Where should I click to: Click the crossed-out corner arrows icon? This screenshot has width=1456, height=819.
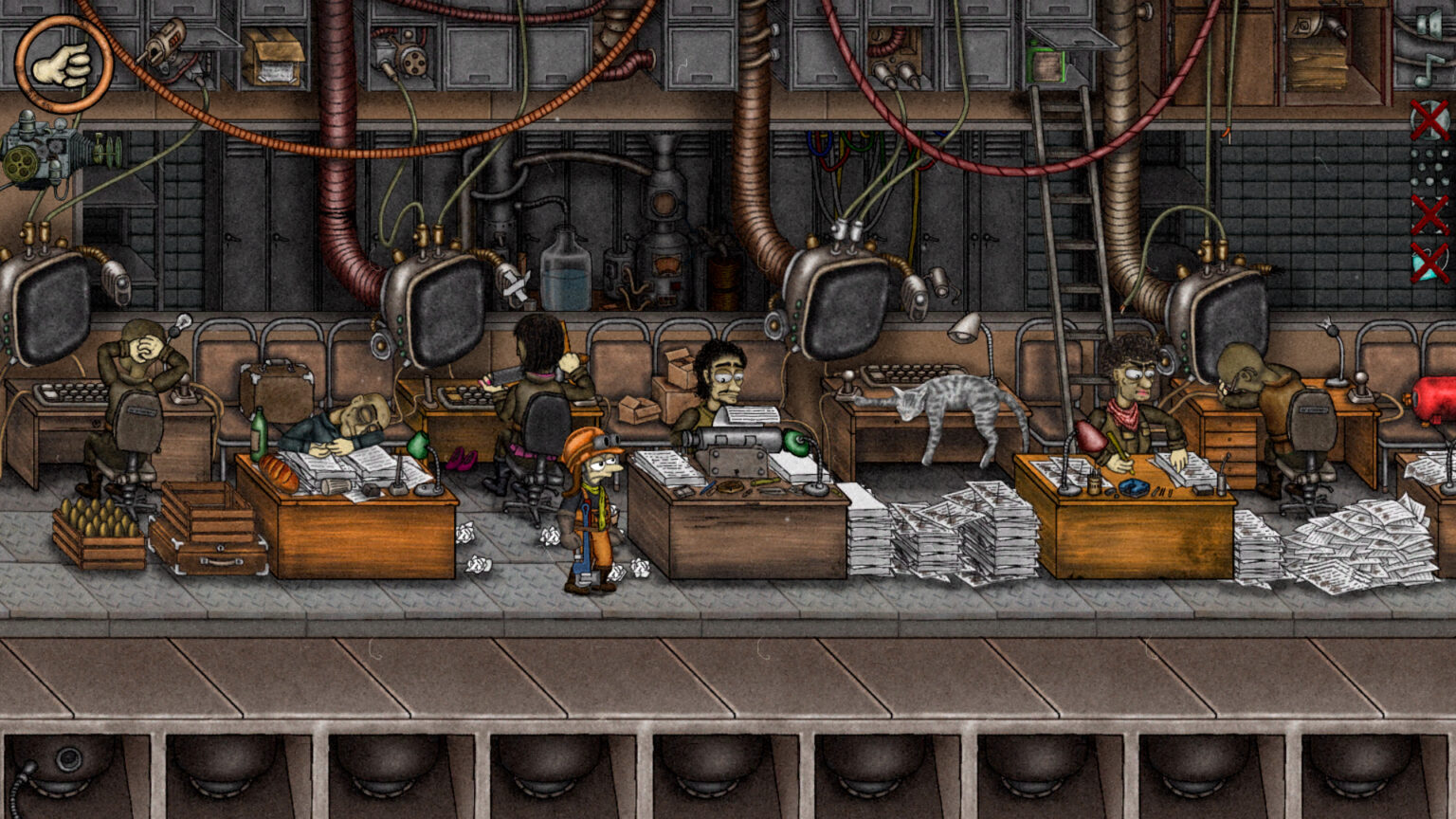(x=1429, y=215)
